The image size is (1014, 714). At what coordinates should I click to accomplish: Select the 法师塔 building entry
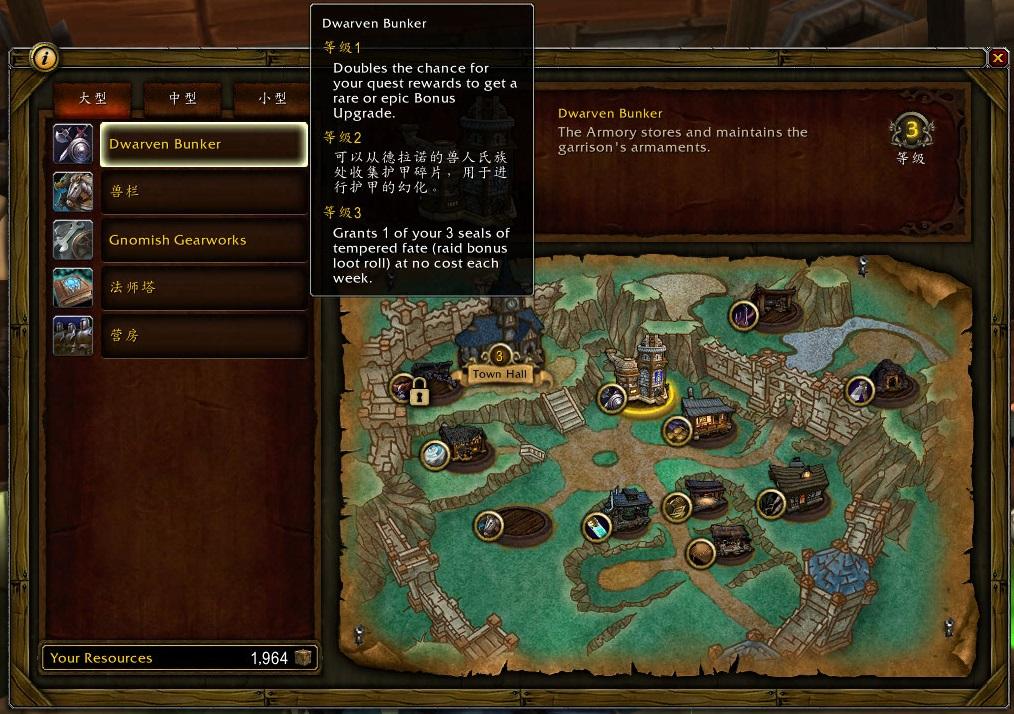(204, 288)
